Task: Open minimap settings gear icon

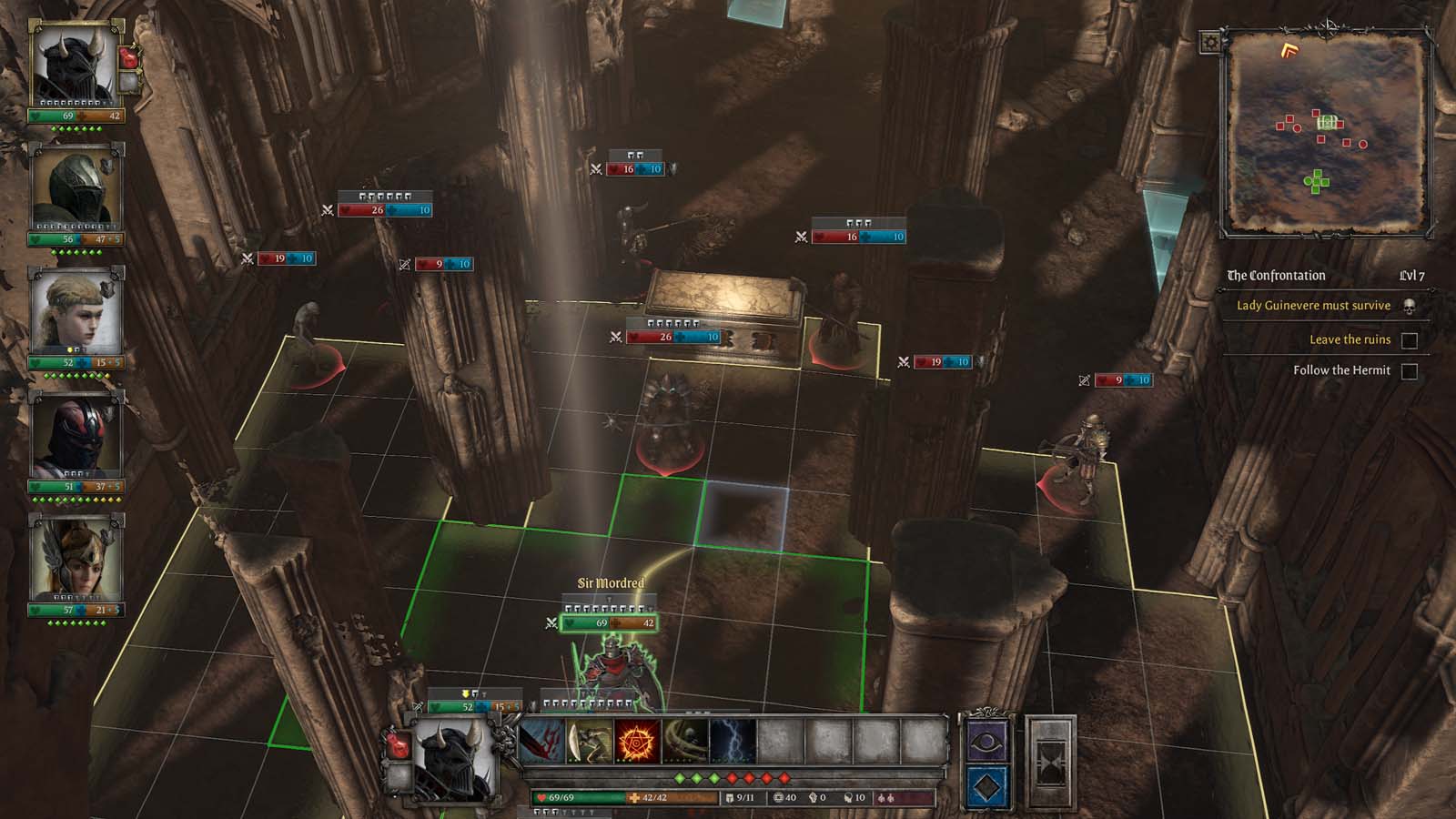Action: click(x=1210, y=42)
